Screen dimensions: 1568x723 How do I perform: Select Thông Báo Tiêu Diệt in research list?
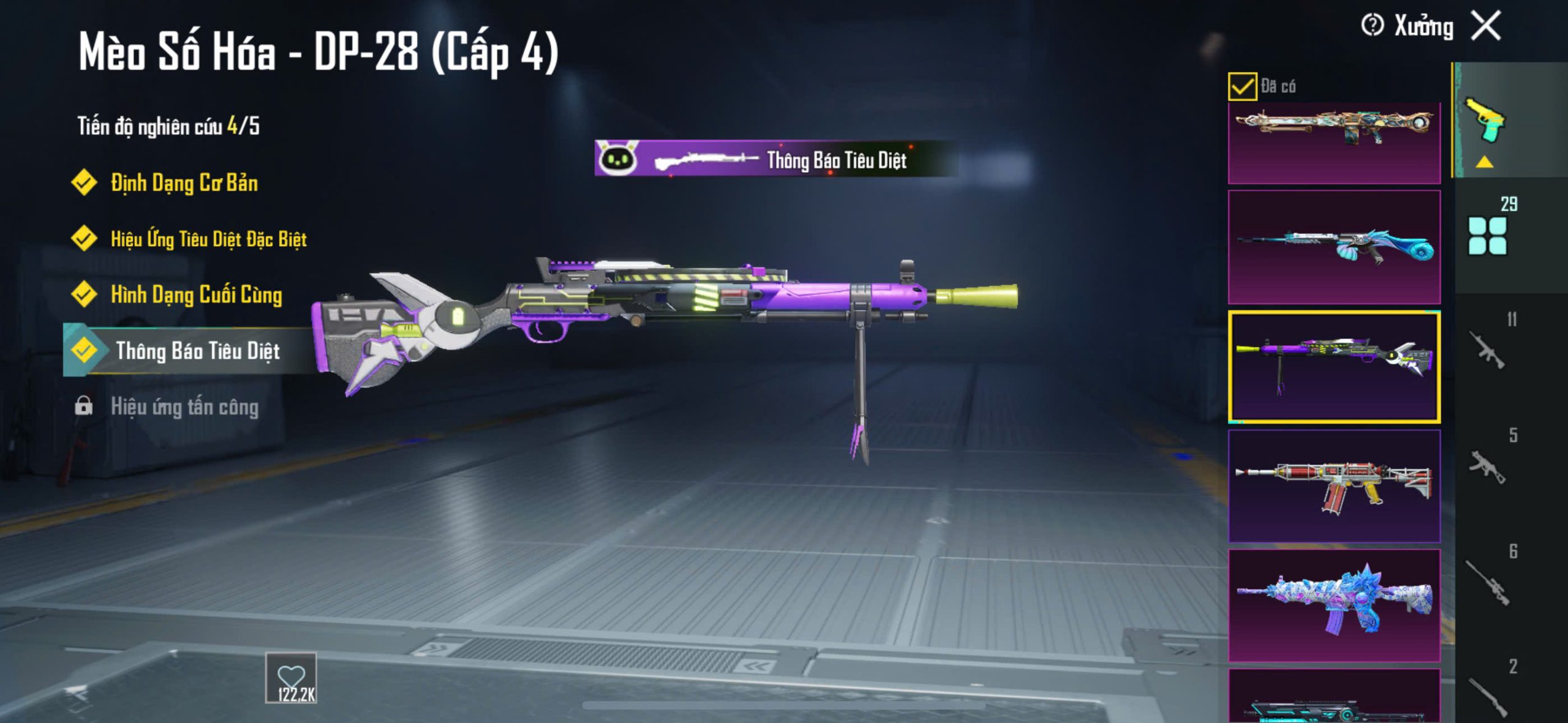point(197,351)
